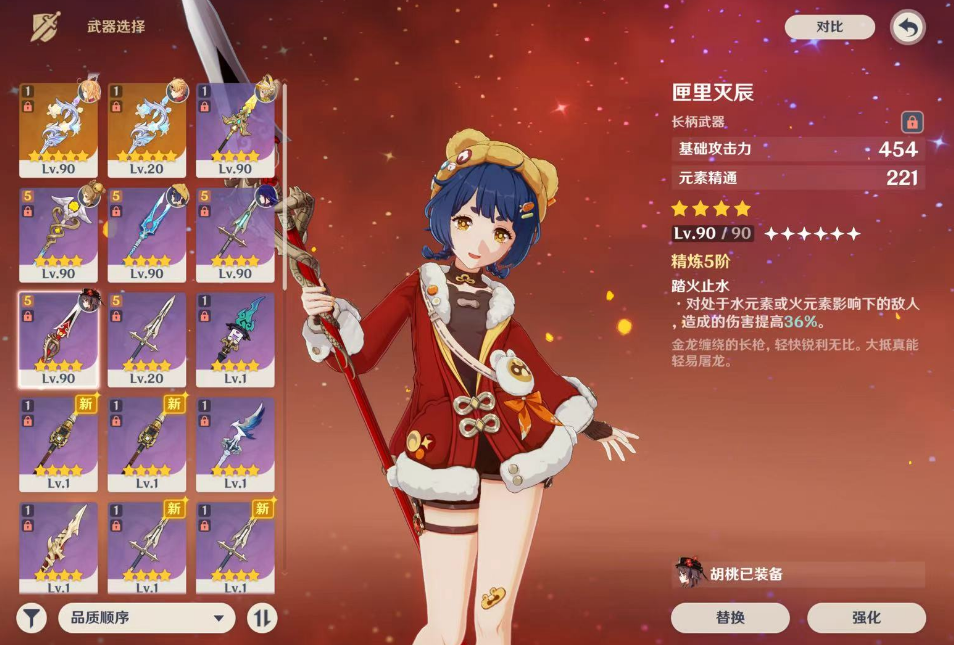This screenshot has height=645, width=954.
Task: Toggle the lock icon for 匣里灭辰
Action: click(911, 122)
